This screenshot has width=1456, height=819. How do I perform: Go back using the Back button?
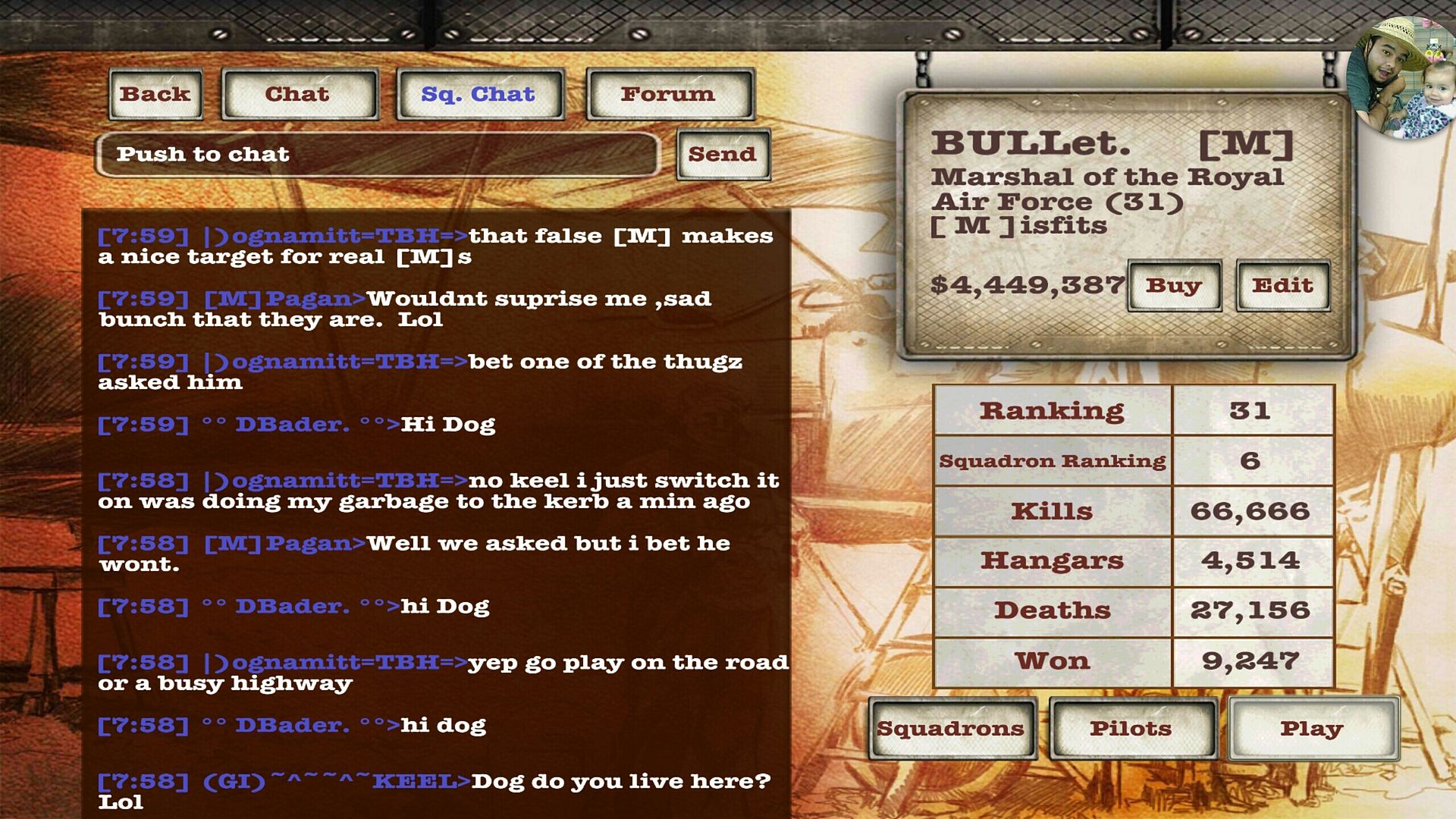pos(155,94)
